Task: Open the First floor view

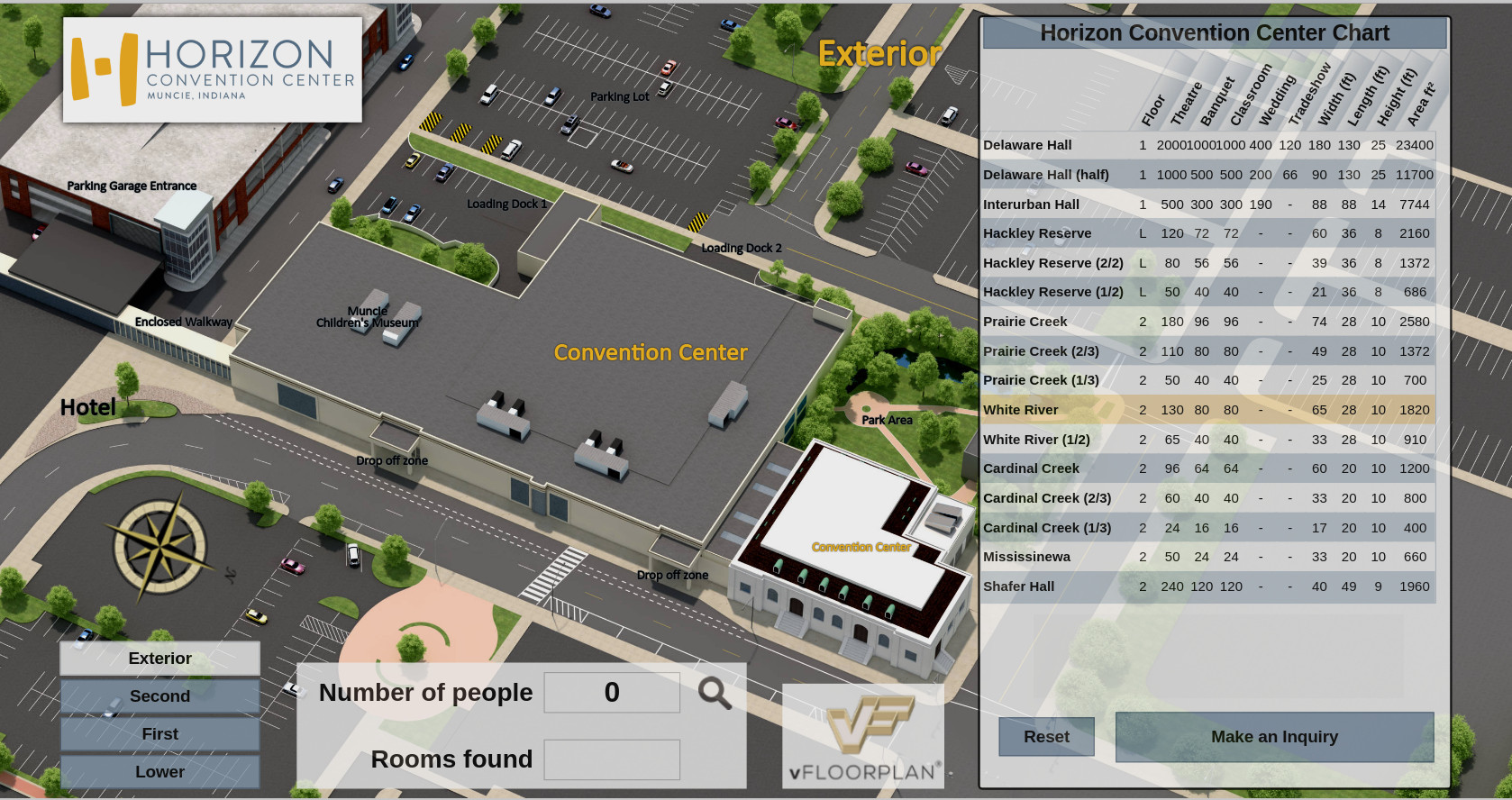Action: (159, 734)
